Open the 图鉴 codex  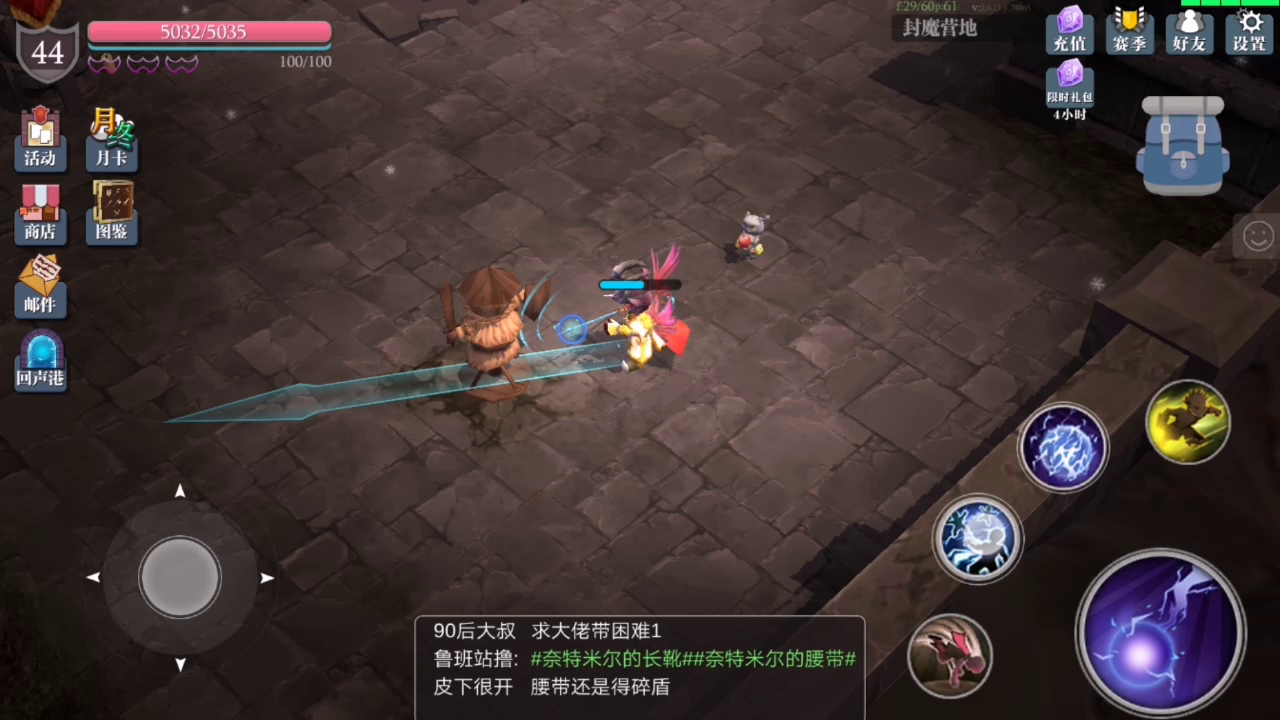pos(111,212)
